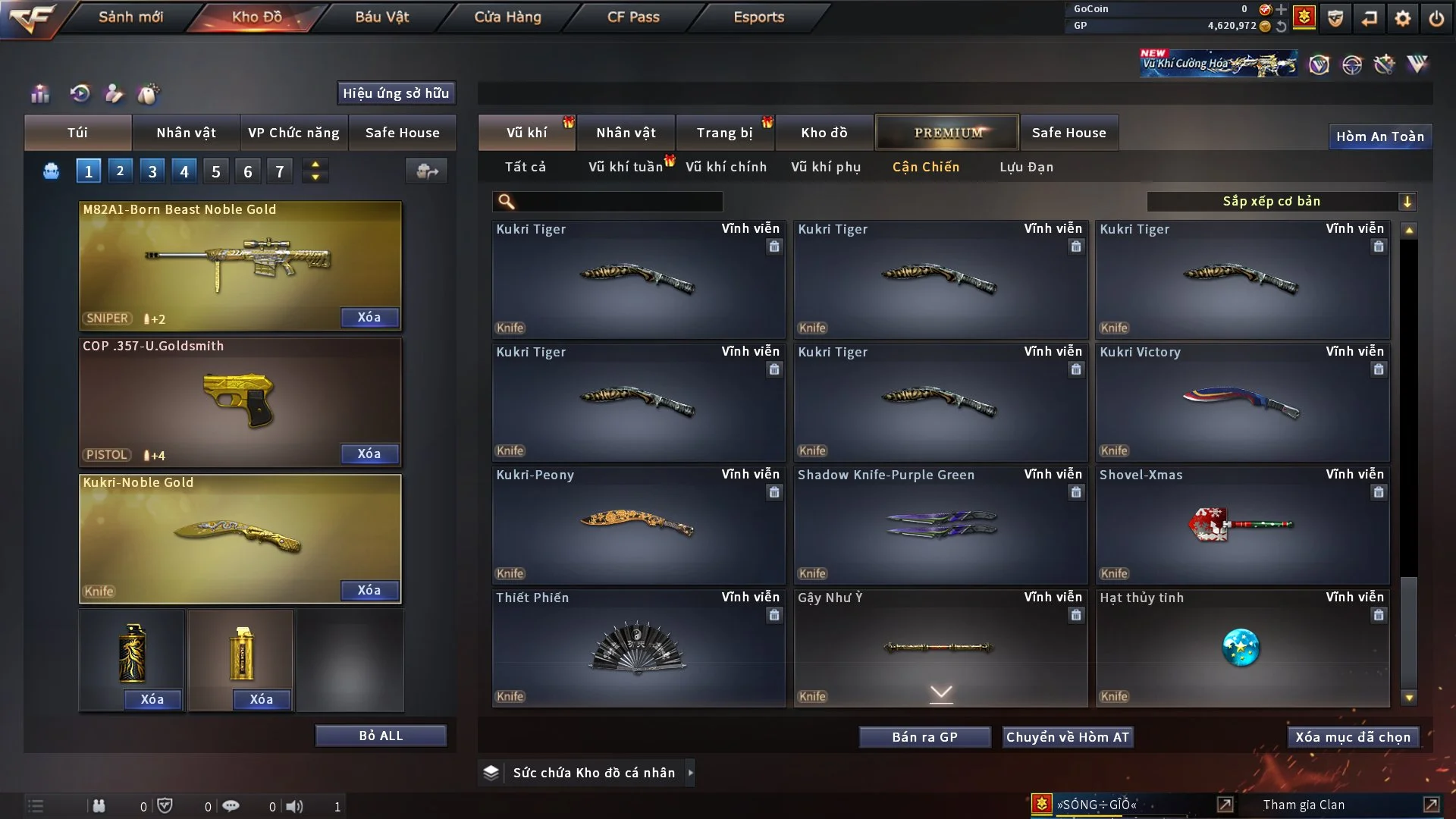Switch to the Nhân vật bag tab
The height and width of the screenshot is (819, 1456).
186,133
